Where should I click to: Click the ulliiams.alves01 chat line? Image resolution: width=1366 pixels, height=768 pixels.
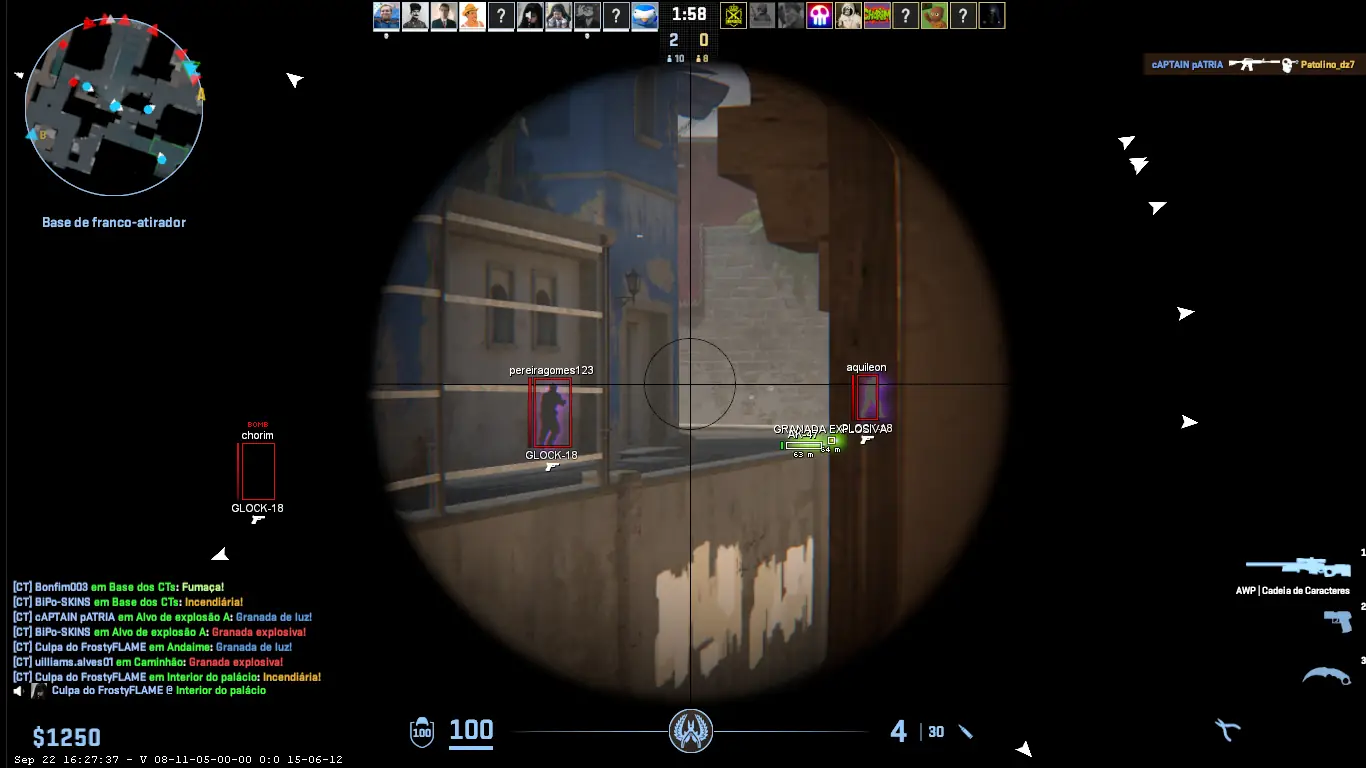[148, 662]
